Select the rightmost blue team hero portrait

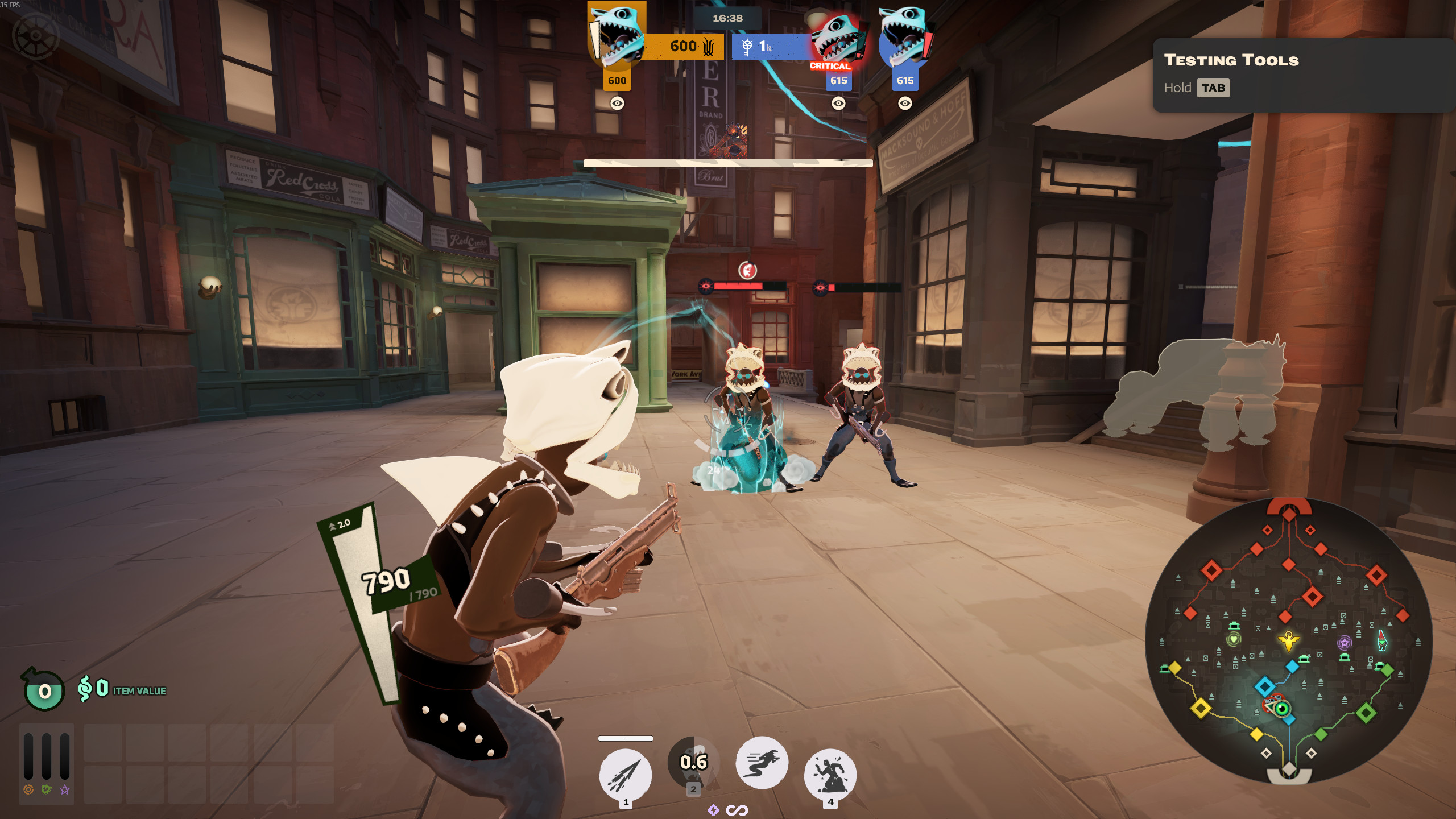(x=904, y=37)
